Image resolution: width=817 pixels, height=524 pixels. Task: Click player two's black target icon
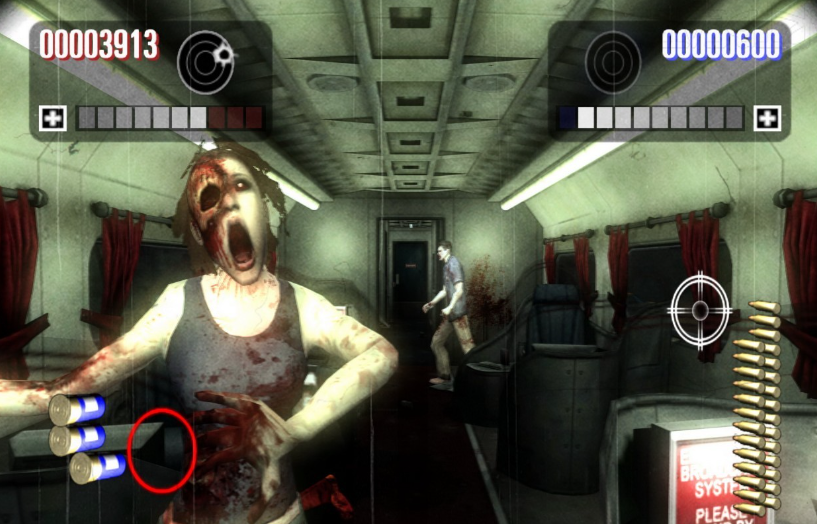[x=613, y=61]
